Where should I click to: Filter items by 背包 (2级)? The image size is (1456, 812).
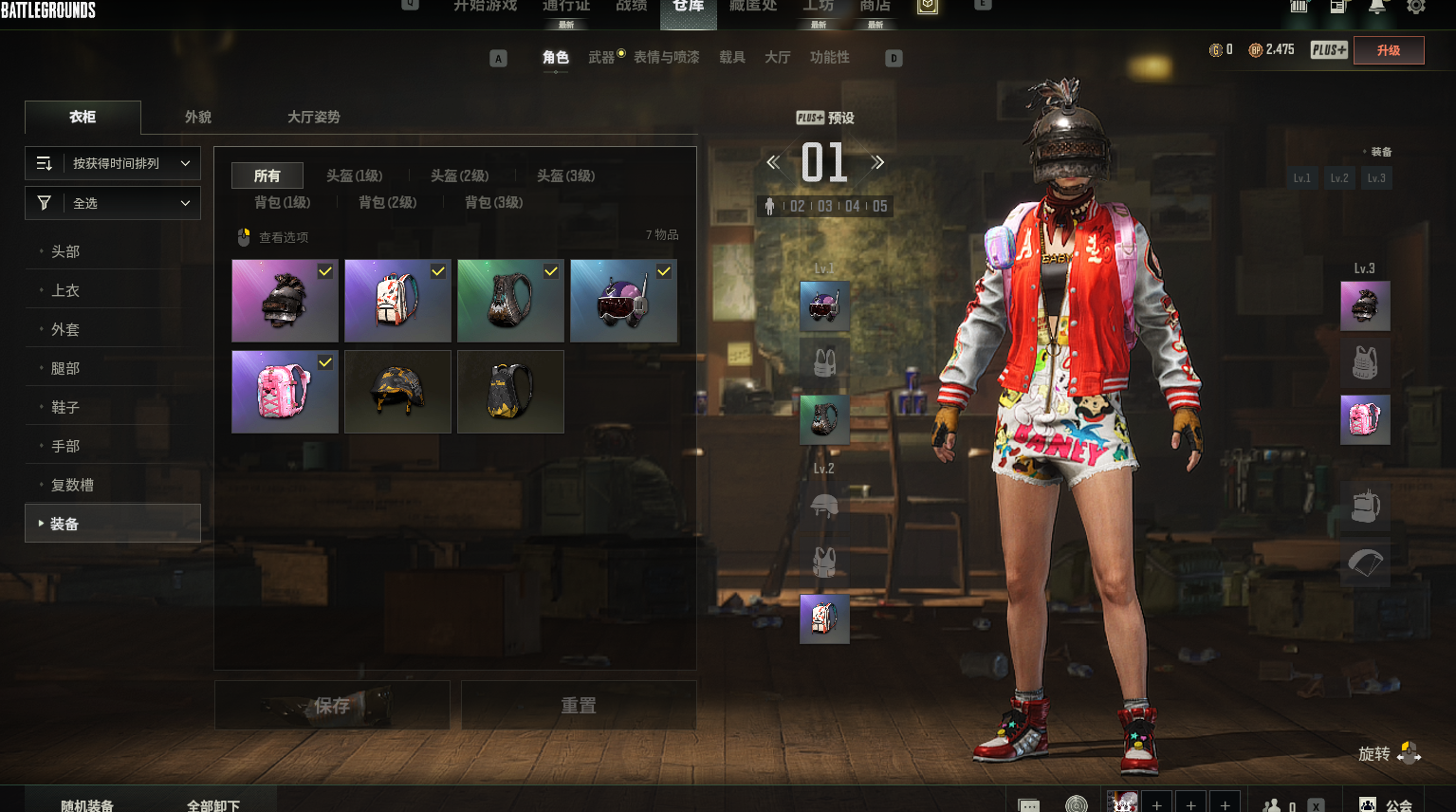(x=387, y=202)
